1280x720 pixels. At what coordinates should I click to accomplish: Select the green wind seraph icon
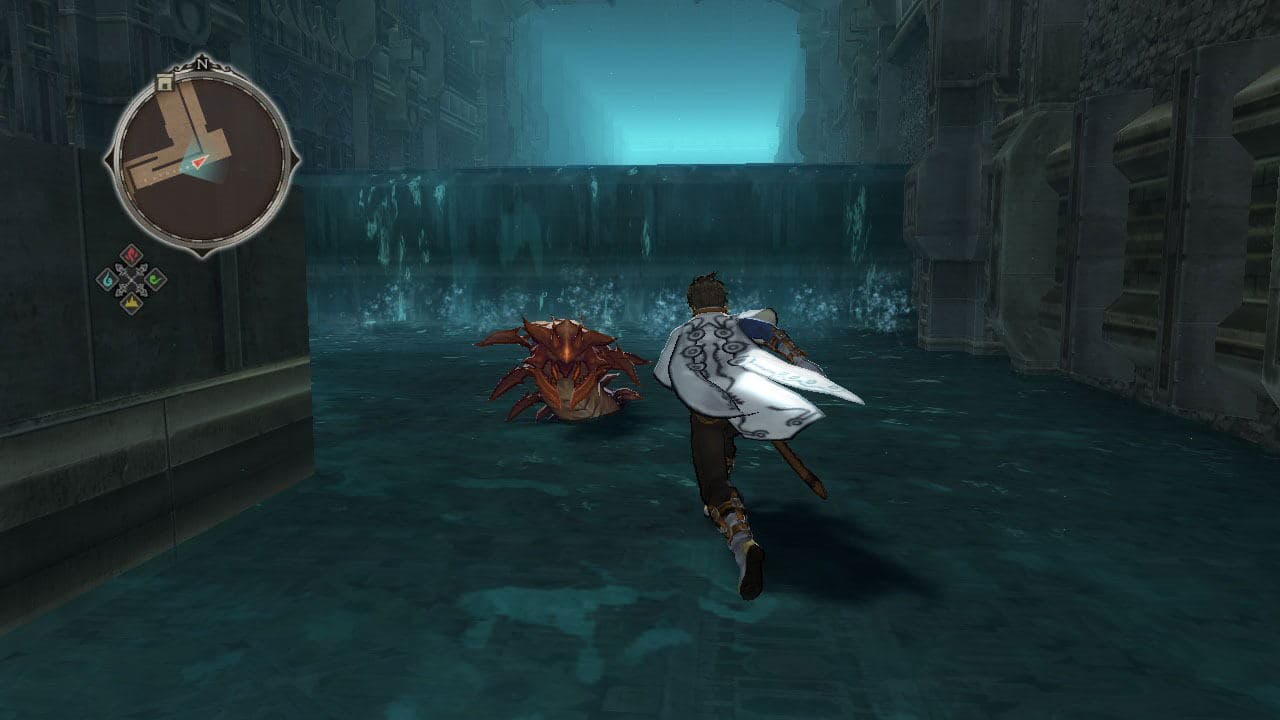[x=155, y=280]
